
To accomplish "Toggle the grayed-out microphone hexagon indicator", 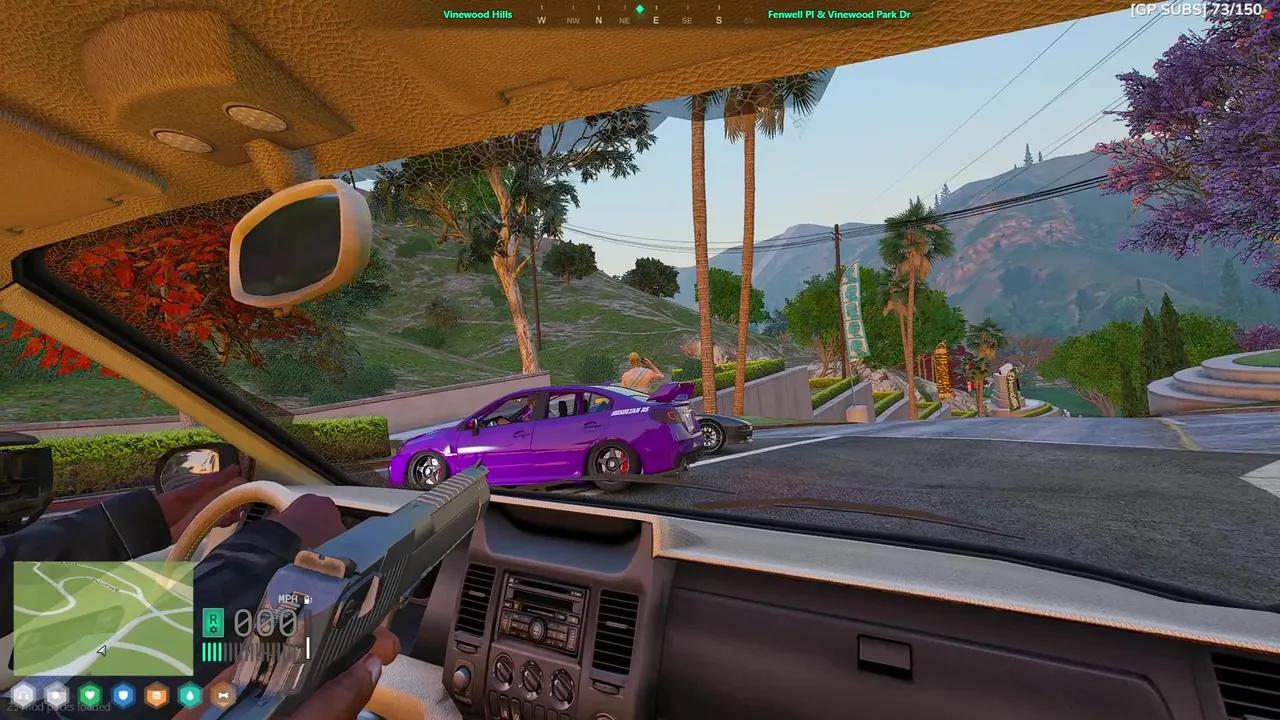I will click(56, 695).
